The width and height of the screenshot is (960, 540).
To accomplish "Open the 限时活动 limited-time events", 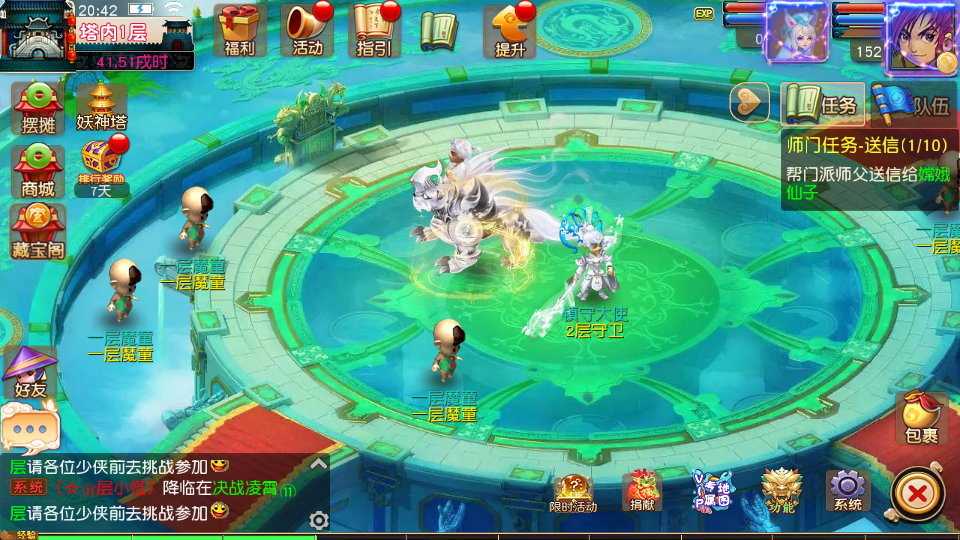I will point(574,492).
